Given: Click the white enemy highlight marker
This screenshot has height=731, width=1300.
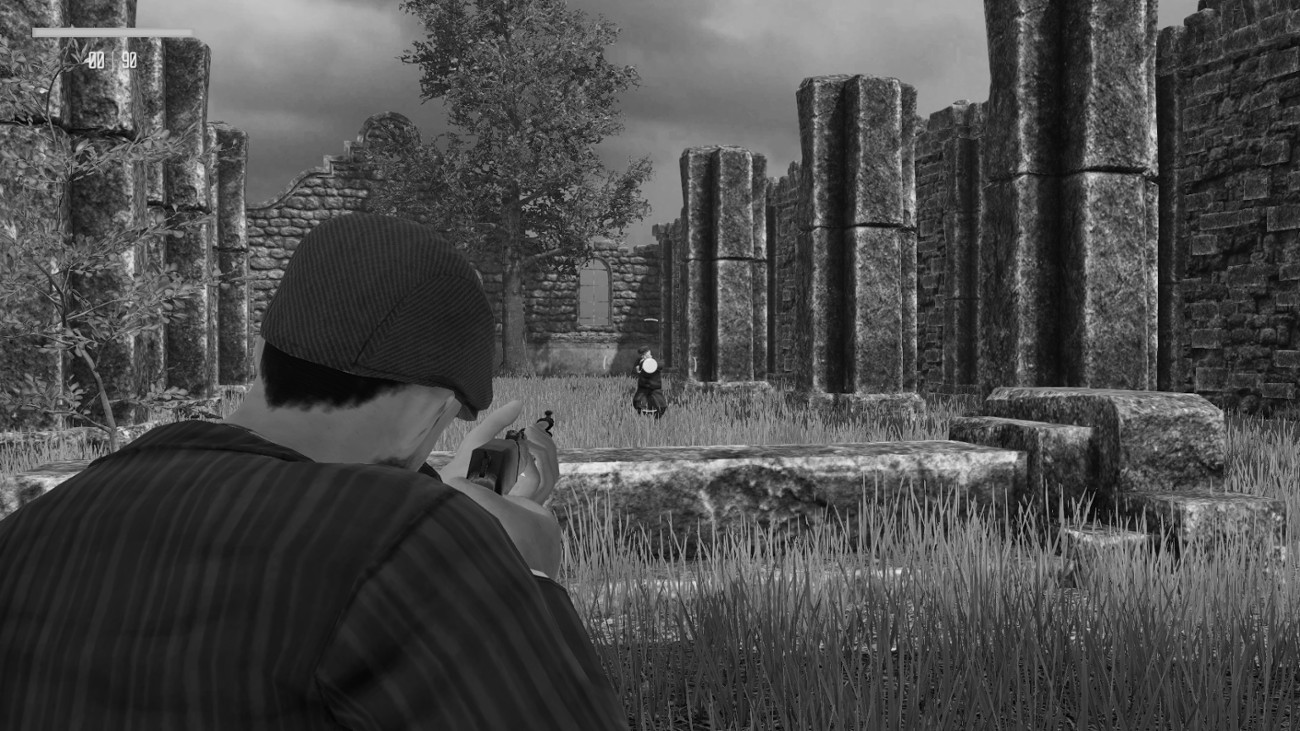Looking at the screenshot, I should pos(650,365).
